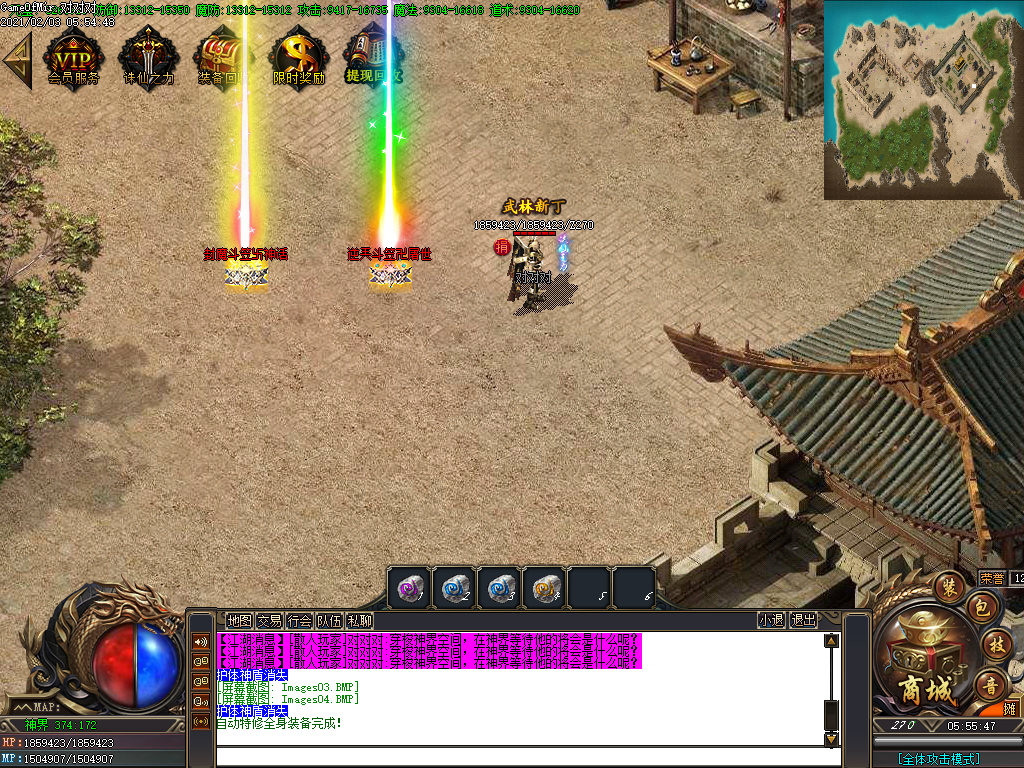Screen dimensions: 1024x768
Task: Open the 装备回收 treasure chest icon
Action: tap(220, 57)
